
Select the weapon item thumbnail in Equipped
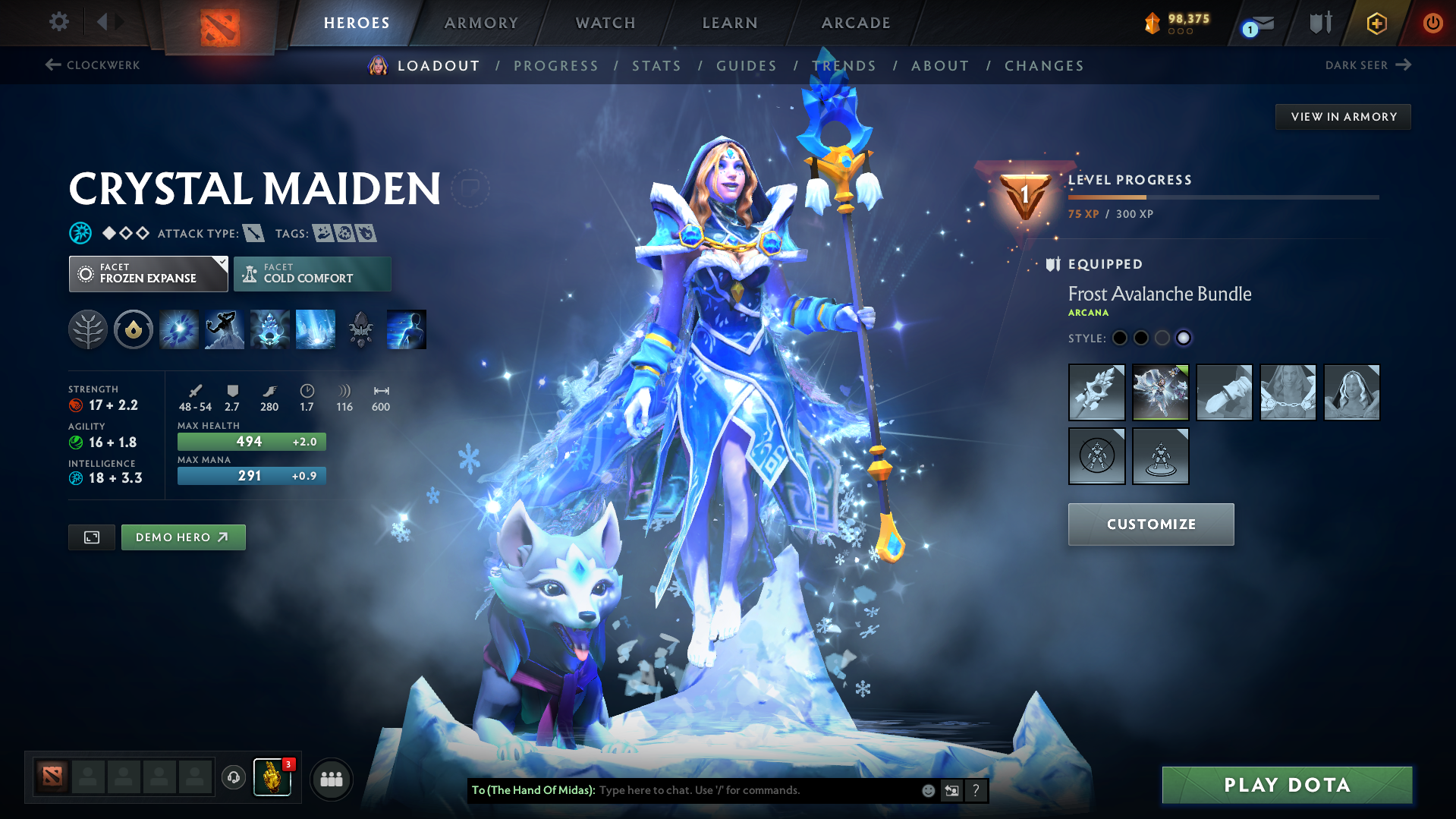(1096, 392)
